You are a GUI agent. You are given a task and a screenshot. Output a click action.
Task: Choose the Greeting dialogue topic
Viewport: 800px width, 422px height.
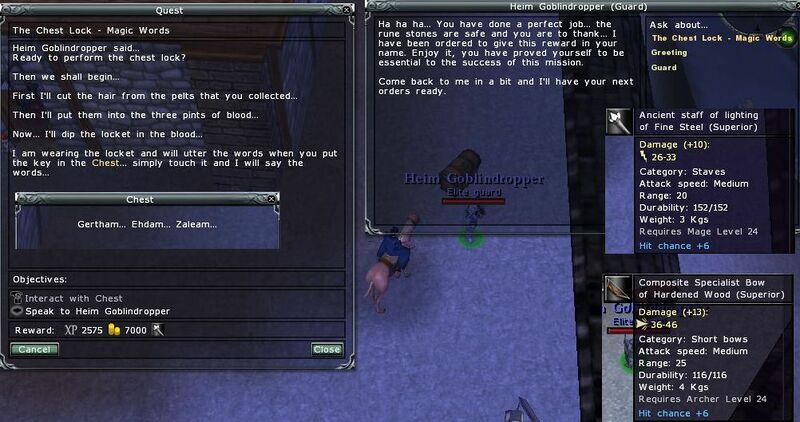click(x=668, y=53)
